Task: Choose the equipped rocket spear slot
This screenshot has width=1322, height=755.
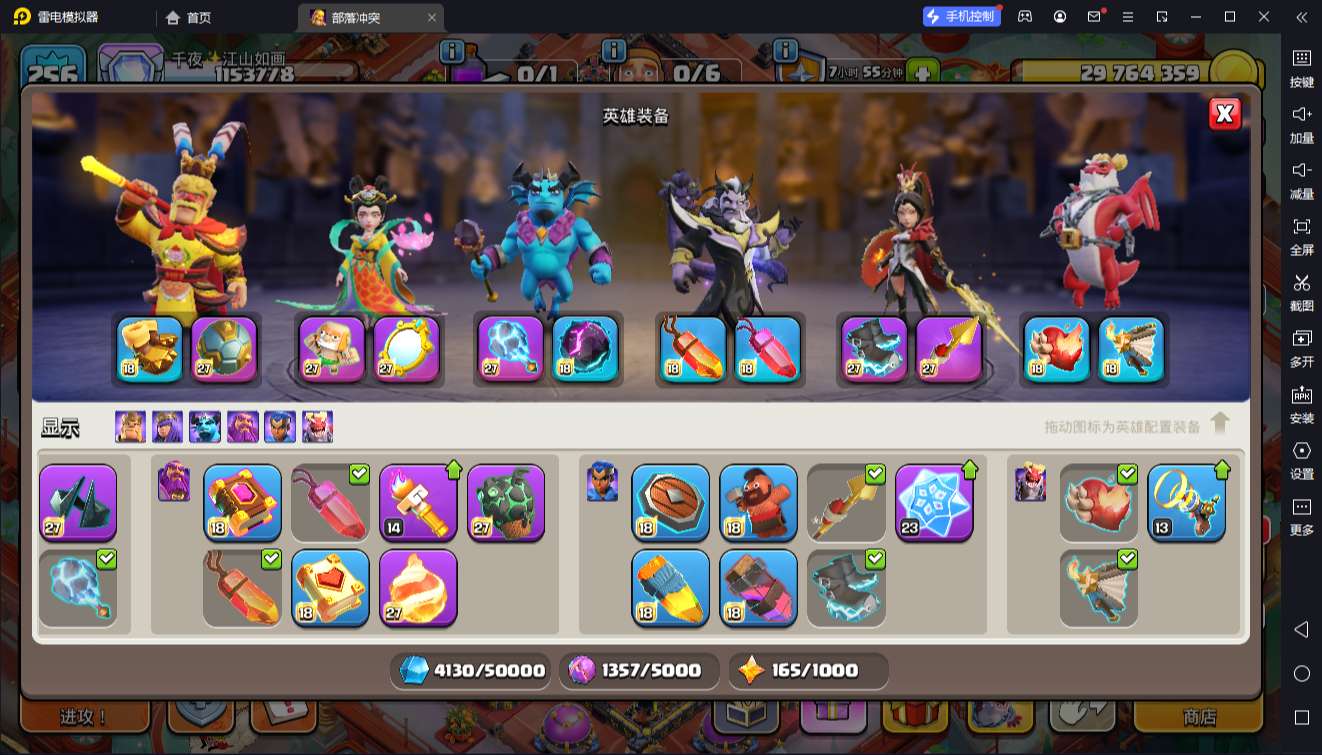Action: (x=949, y=350)
